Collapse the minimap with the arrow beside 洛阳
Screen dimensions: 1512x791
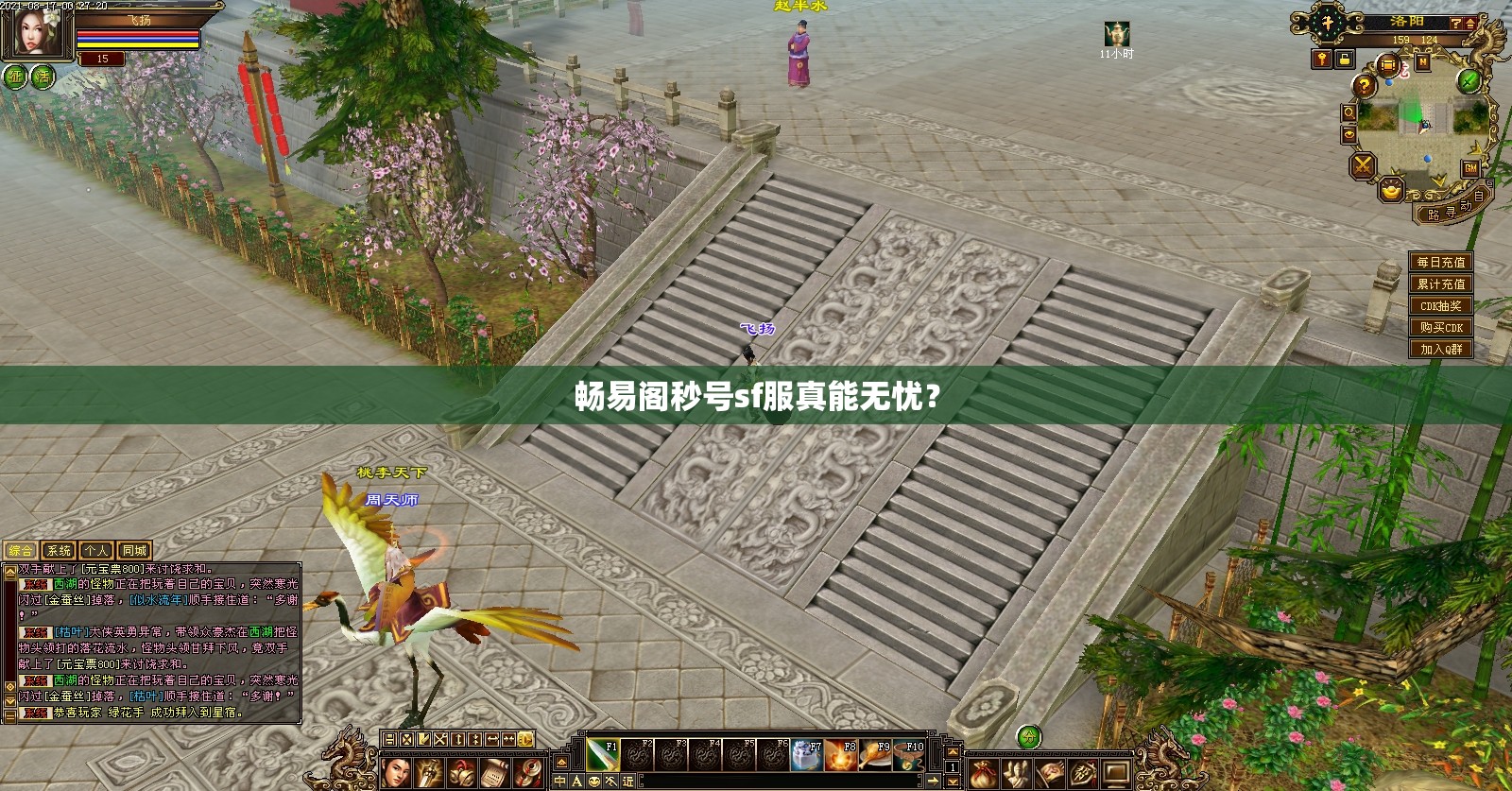(1469, 25)
